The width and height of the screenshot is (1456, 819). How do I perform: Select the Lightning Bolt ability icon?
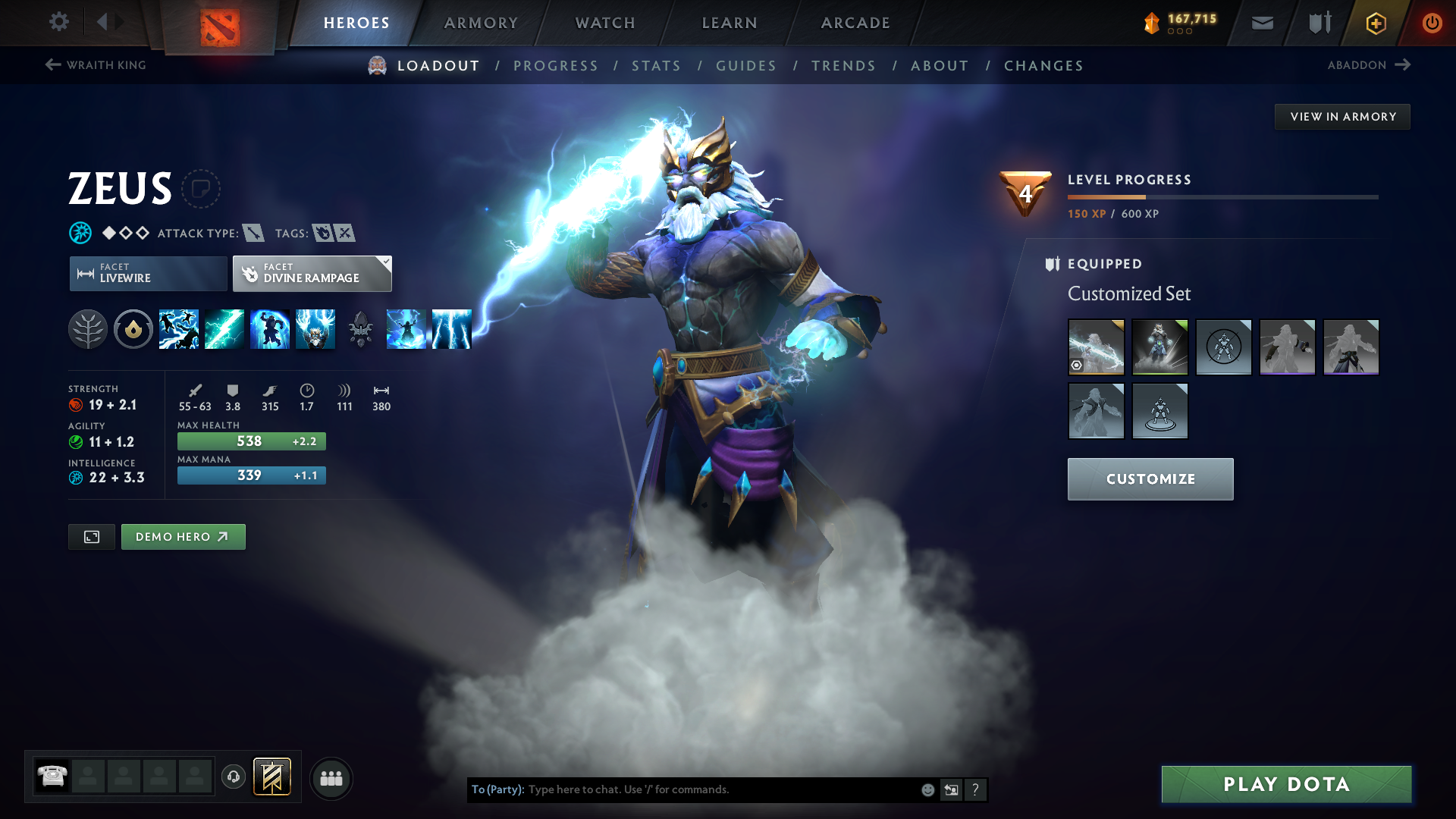click(x=224, y=329)
